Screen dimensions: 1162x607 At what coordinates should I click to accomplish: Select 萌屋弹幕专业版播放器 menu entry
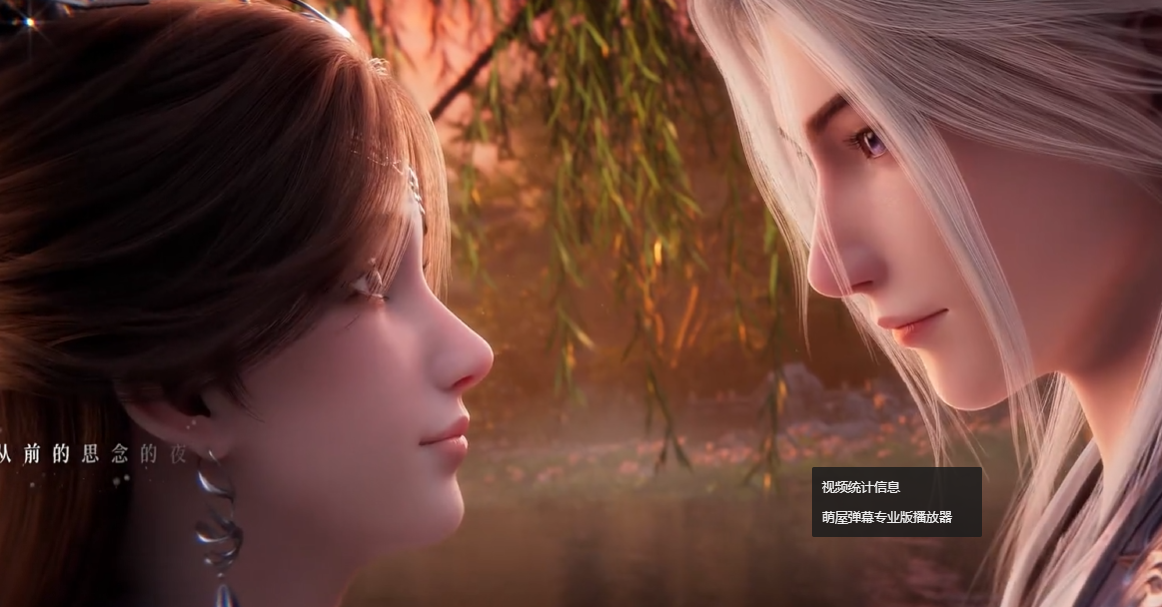(x=887, y=517)
